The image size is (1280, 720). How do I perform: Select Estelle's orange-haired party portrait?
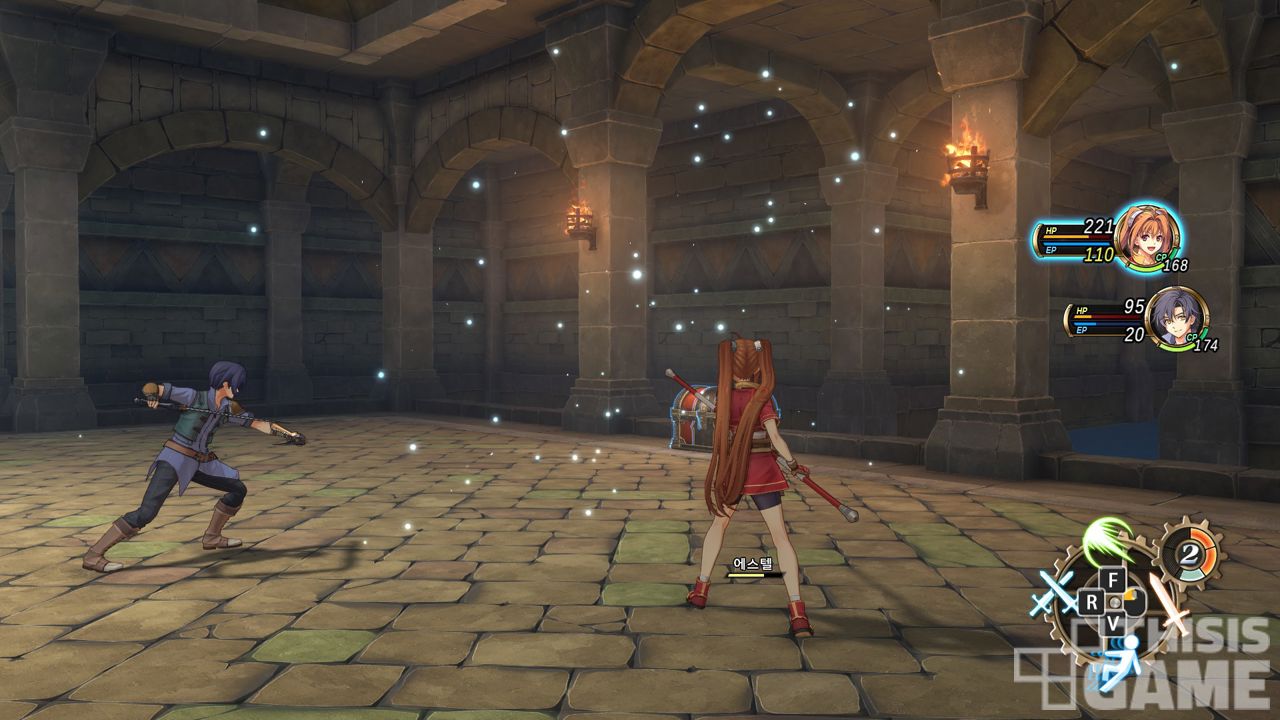point(1145,237)
